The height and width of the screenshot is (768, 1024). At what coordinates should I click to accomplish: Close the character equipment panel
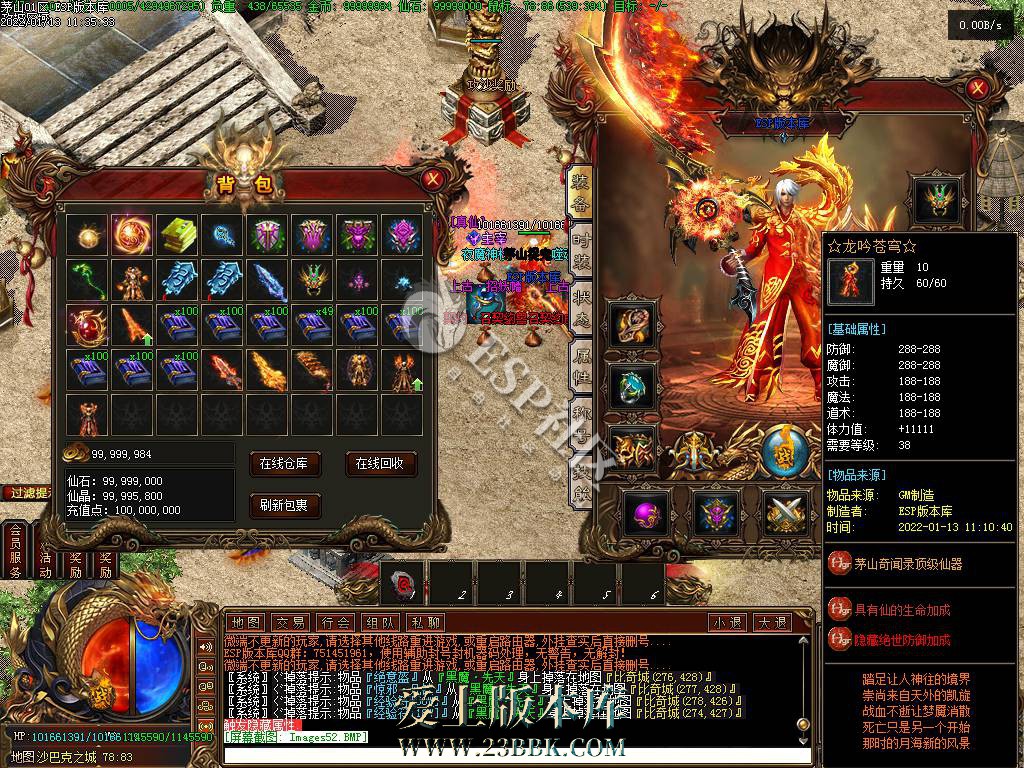pos(978,88)
